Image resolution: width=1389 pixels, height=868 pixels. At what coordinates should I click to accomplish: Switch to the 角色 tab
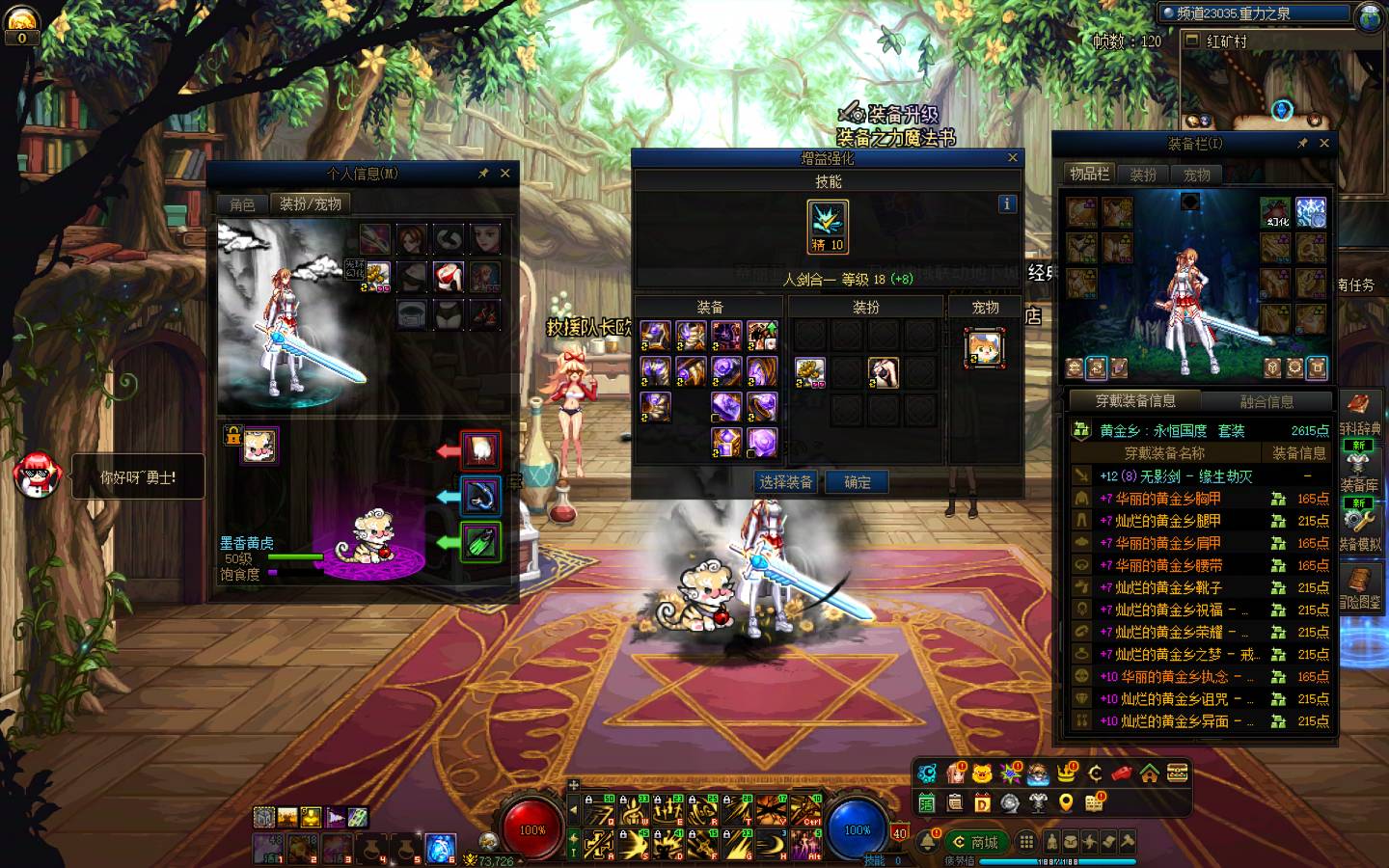242,204
